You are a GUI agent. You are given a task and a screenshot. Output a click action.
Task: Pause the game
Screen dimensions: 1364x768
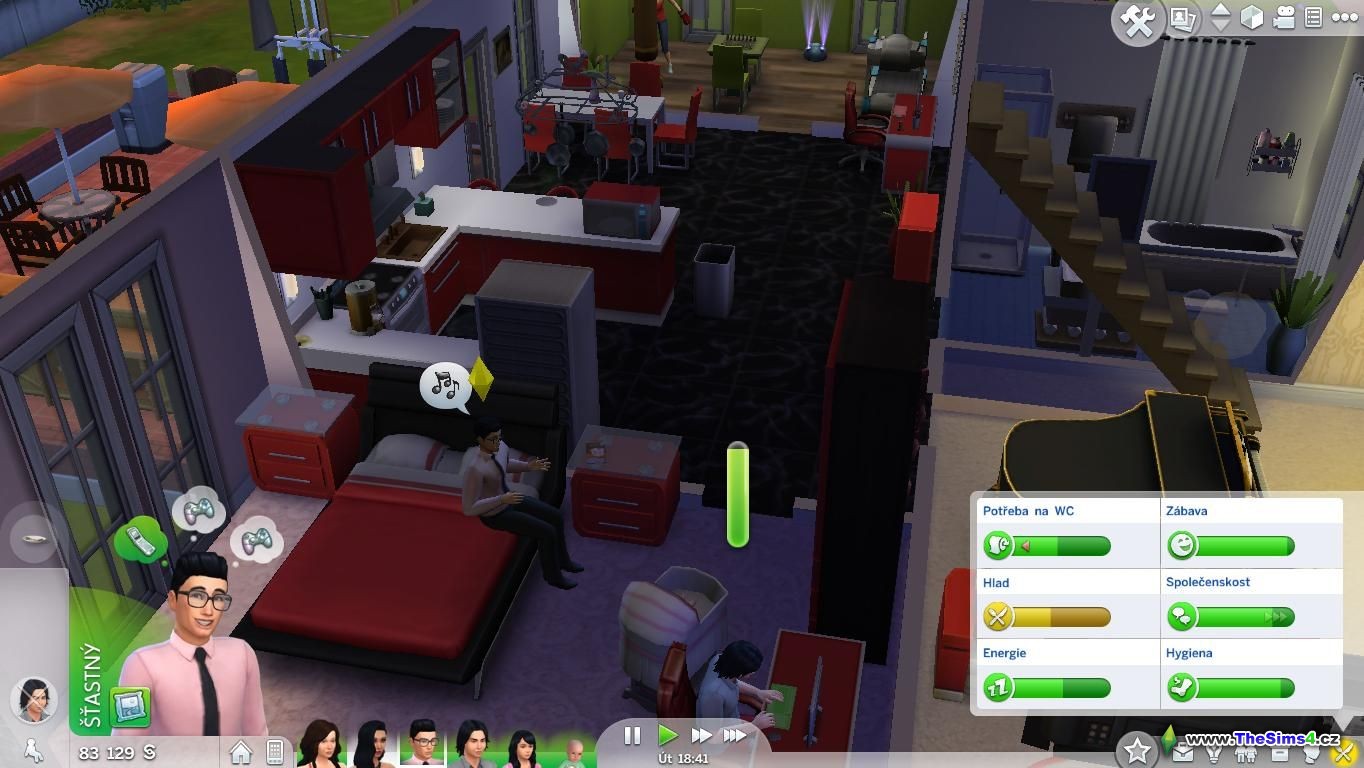(632, 736)
